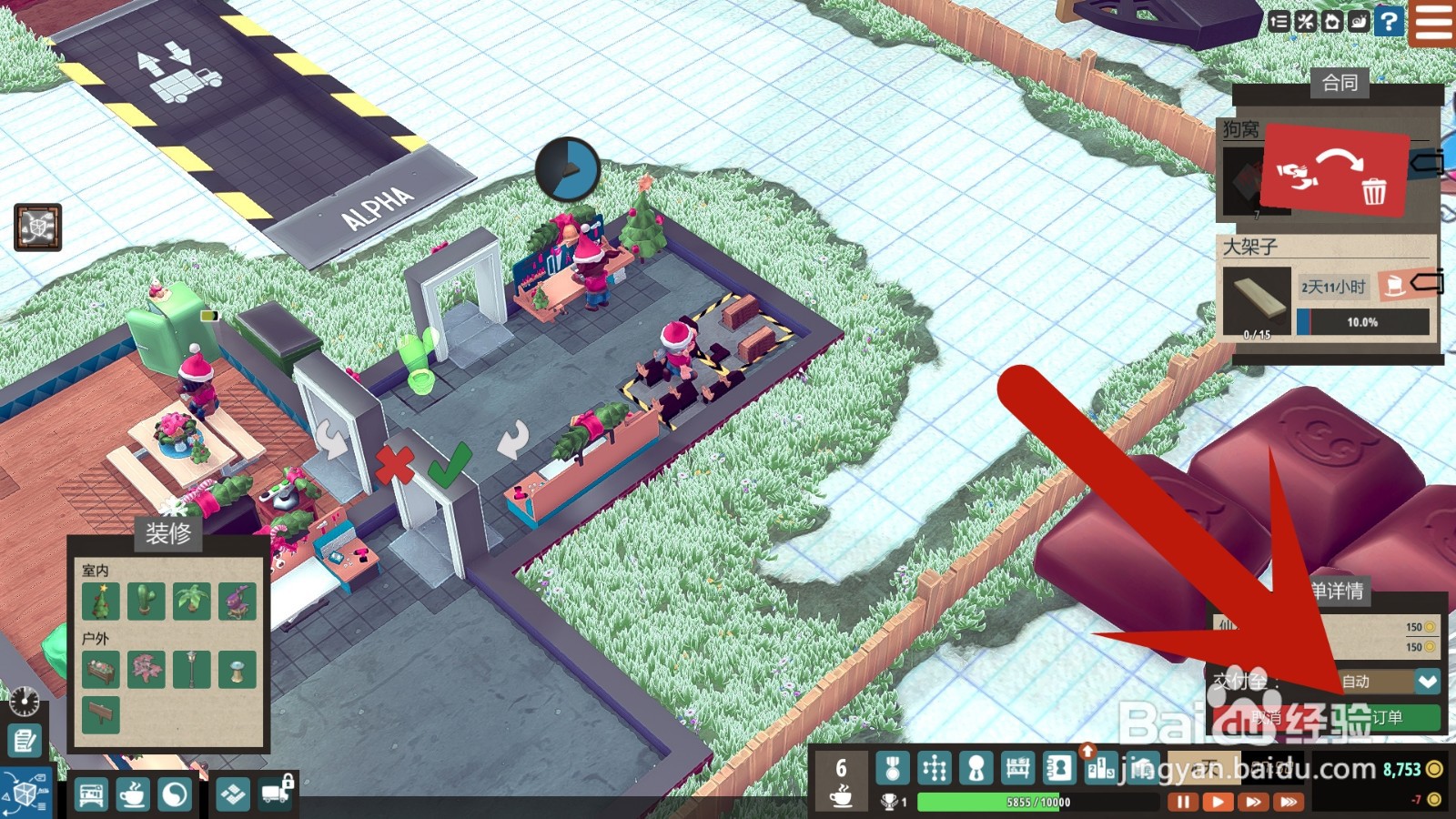Open the research tree panel

(935, 769)
